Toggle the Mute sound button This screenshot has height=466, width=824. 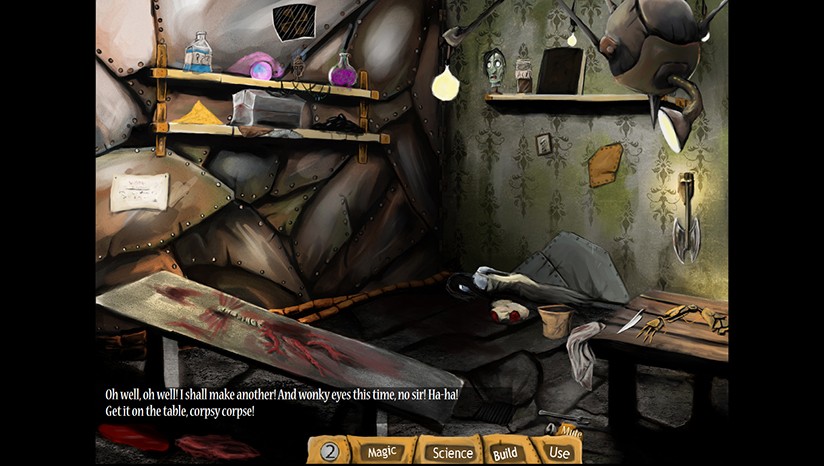(567, 431)
